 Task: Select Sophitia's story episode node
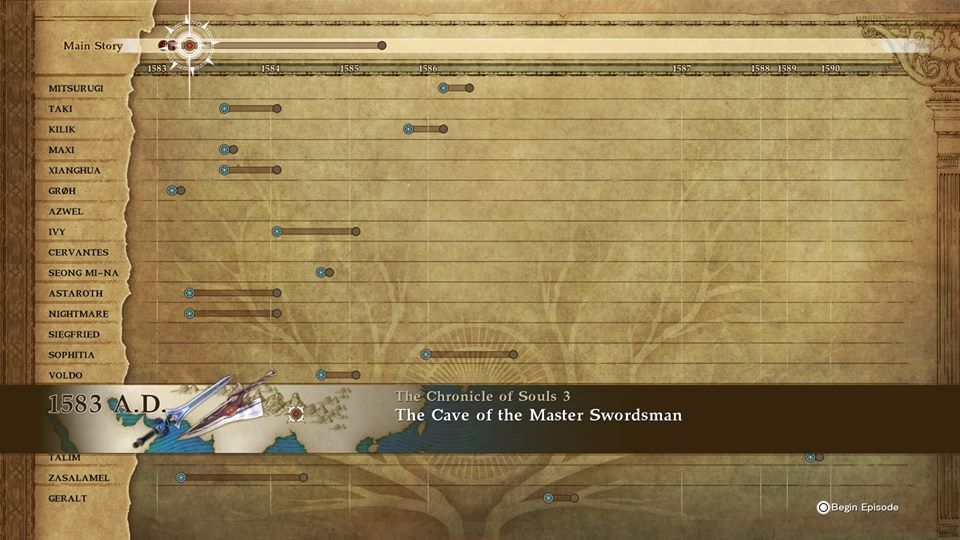coord(426,354)
